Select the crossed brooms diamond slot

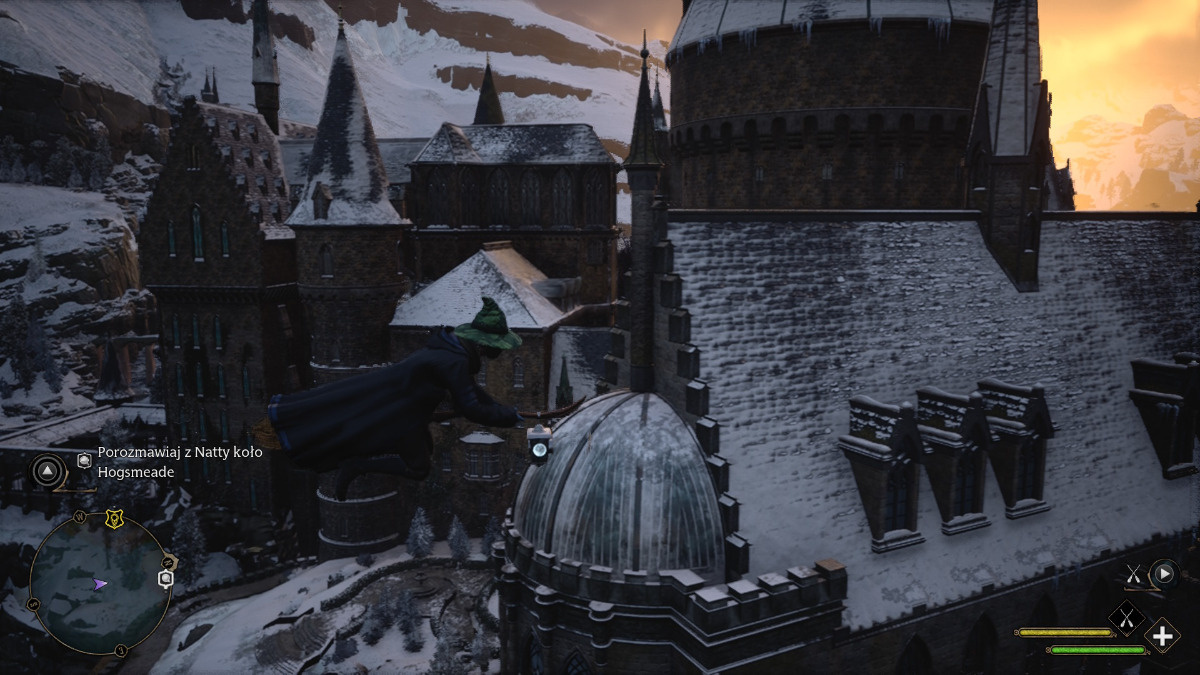(1126, 619)
